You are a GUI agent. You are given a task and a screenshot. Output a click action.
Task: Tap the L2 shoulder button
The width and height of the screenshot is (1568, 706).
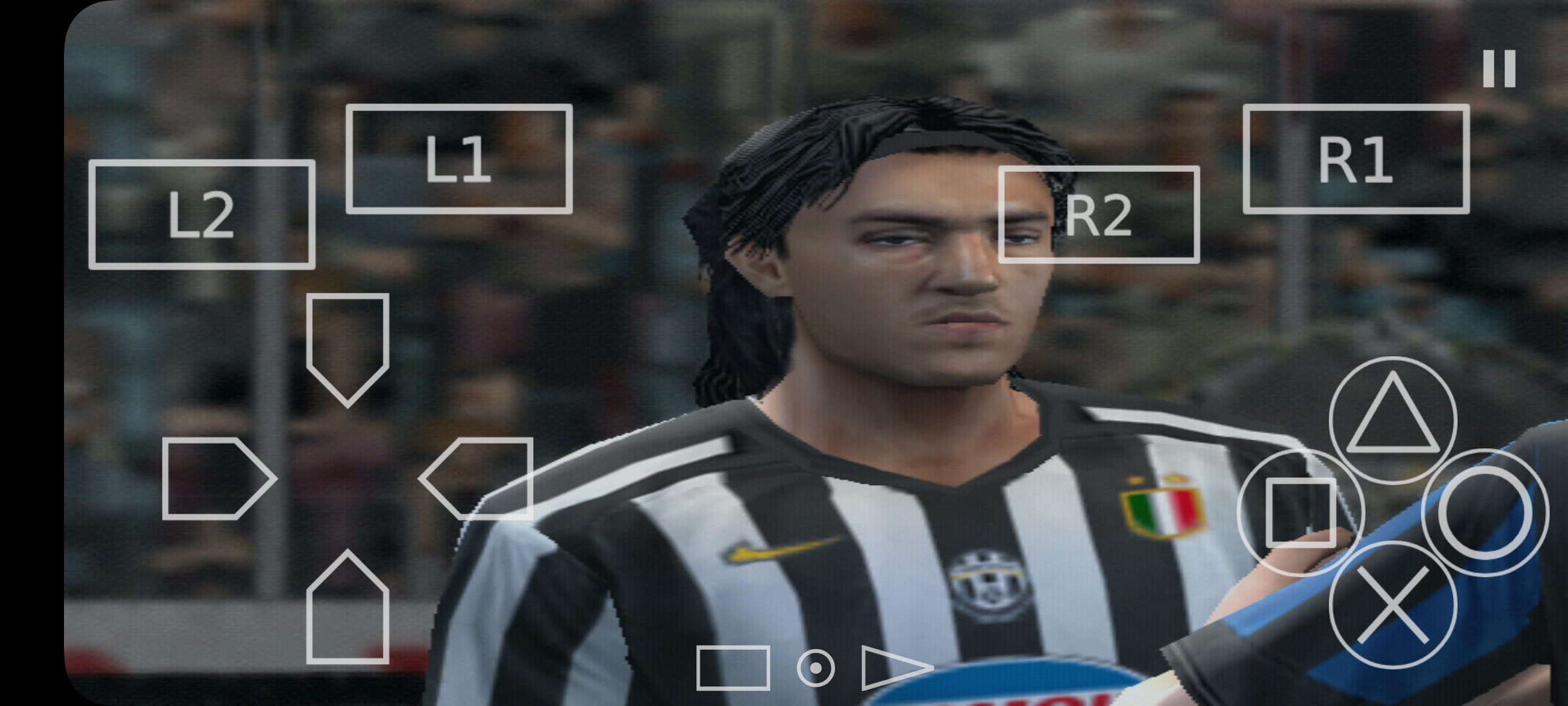[201, 214]
